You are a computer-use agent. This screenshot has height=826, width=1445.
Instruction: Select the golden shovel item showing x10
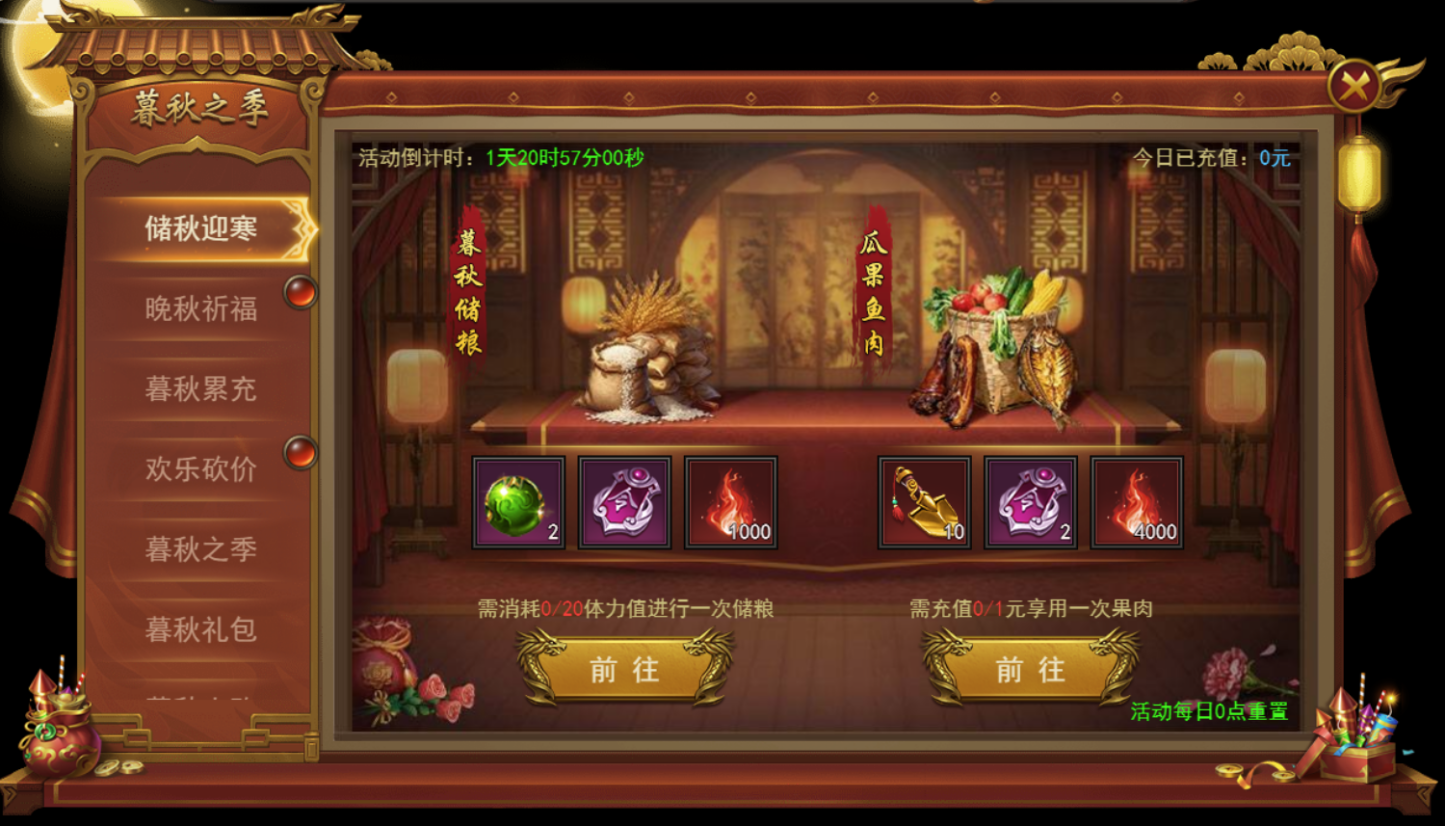[921, 503]
